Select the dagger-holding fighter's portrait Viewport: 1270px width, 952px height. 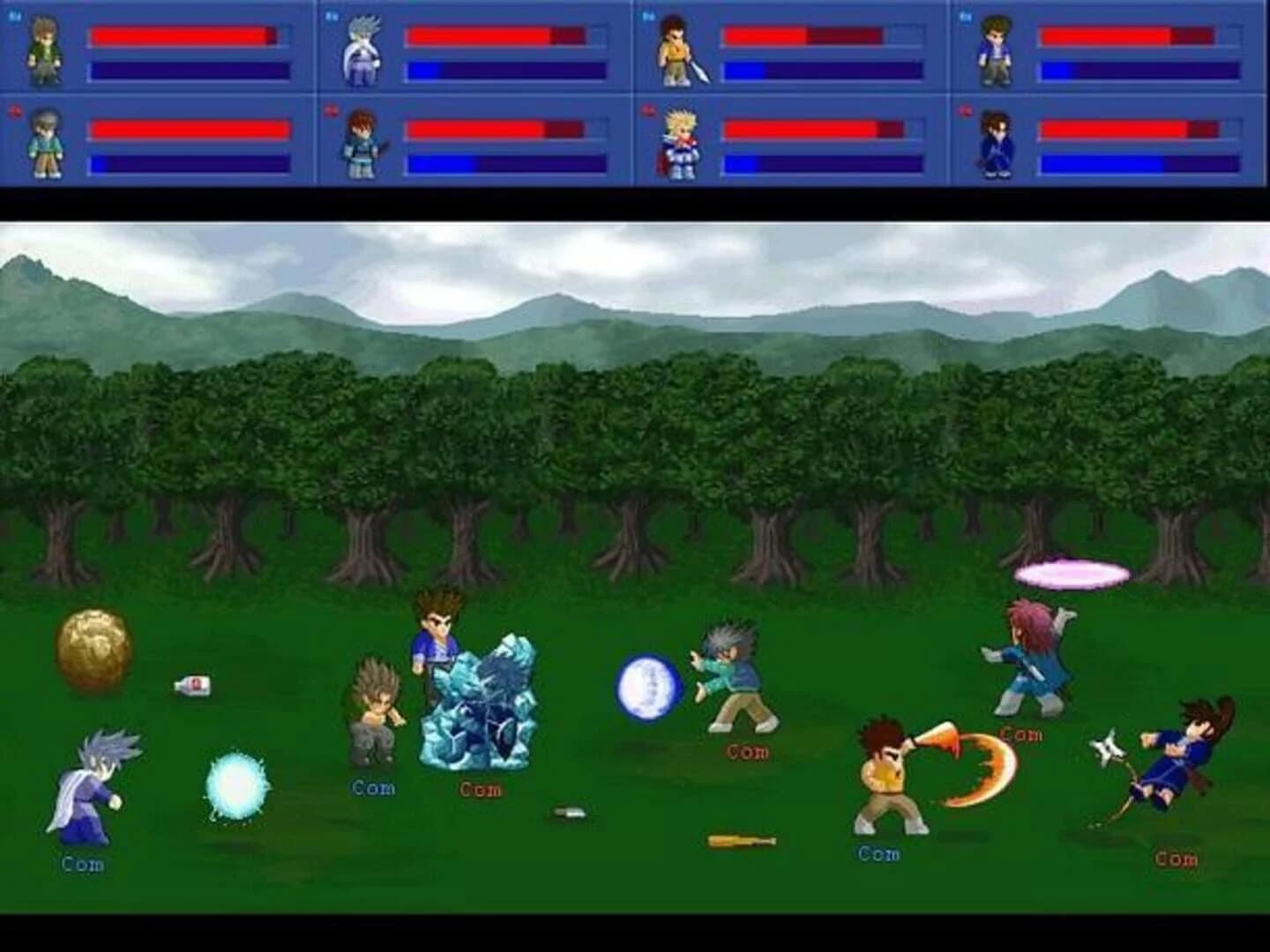[362, 145]
